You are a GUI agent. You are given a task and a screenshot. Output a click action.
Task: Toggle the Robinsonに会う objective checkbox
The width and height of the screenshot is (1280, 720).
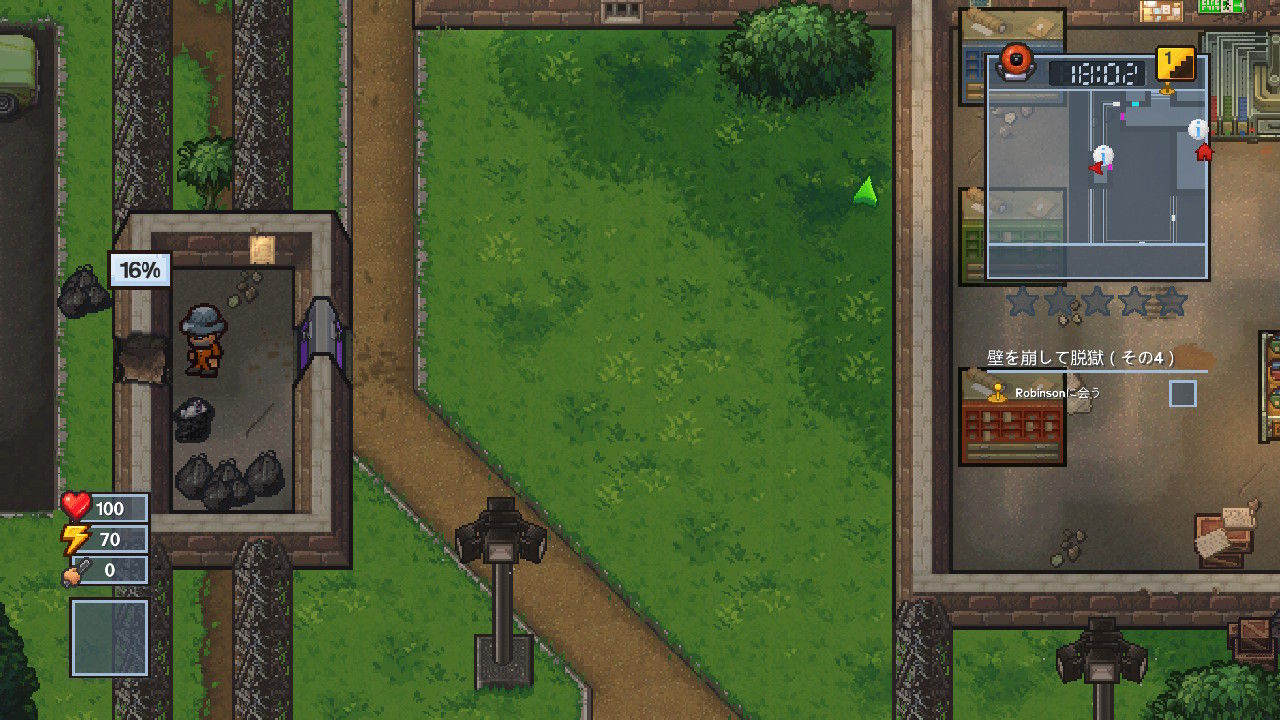1183,394
